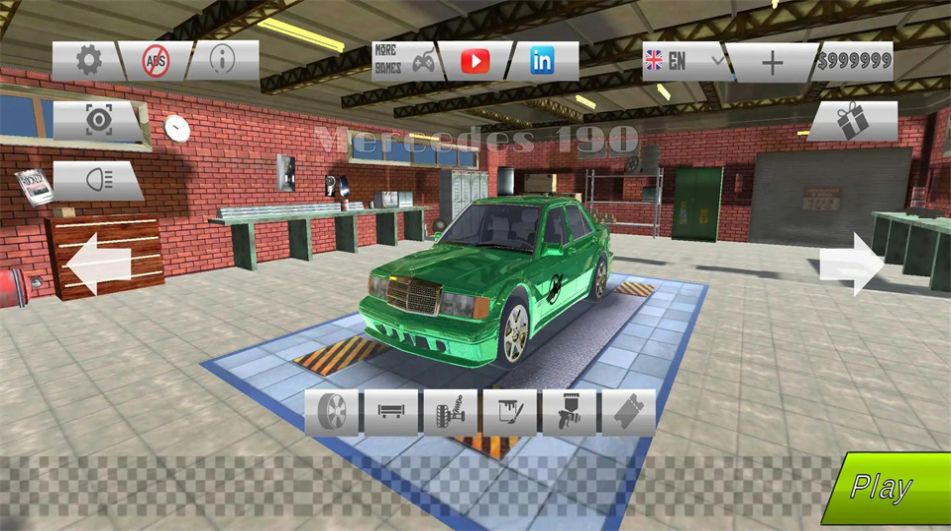Toggle the no-ads button
Viewport: 951px width, 531px height.
click(x=155, y=61)
